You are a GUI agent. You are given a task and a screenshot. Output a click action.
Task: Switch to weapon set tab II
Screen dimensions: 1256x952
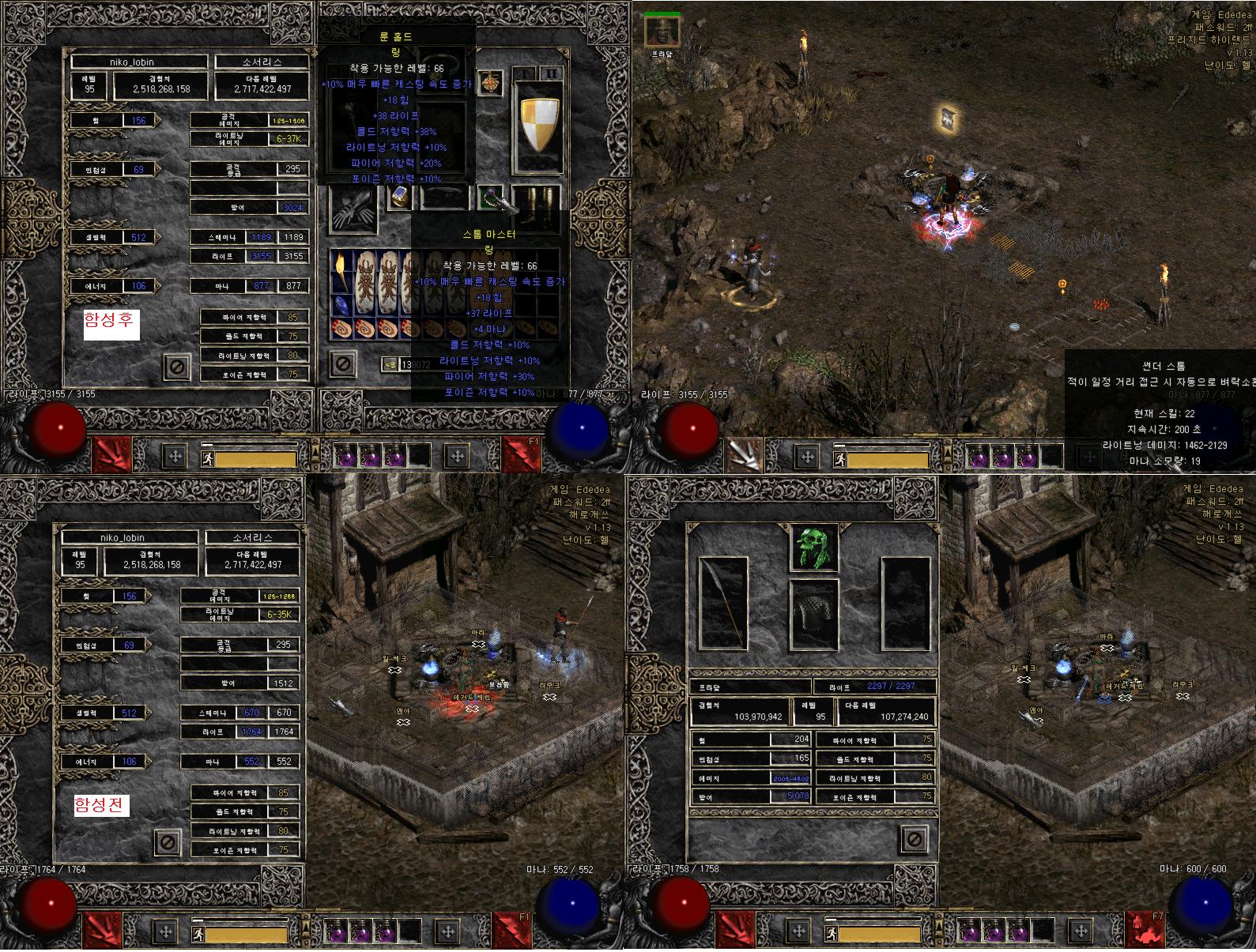point(551,73)
